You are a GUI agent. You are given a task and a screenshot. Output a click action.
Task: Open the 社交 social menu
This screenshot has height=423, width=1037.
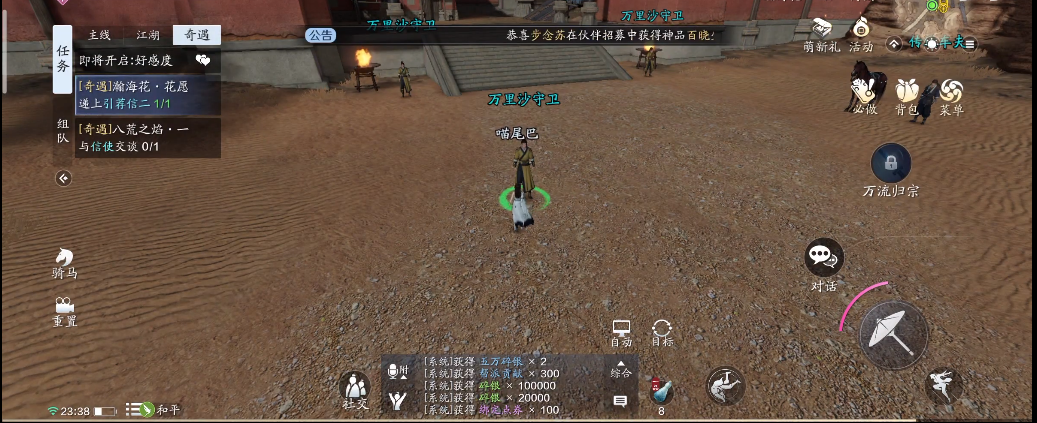(x=355, y=389)
